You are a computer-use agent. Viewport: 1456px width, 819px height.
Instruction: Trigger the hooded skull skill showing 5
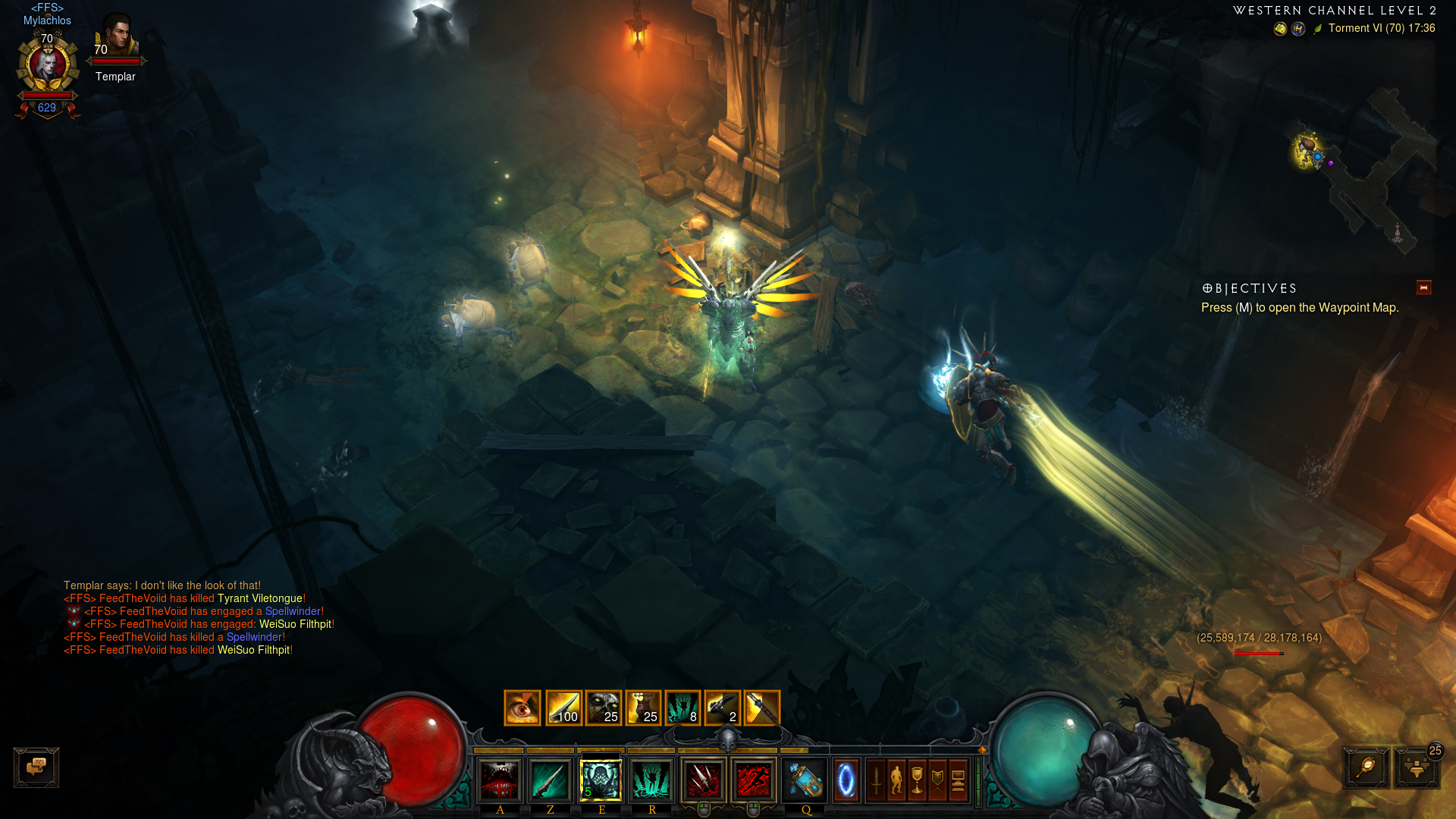click(x=601, y=780)
